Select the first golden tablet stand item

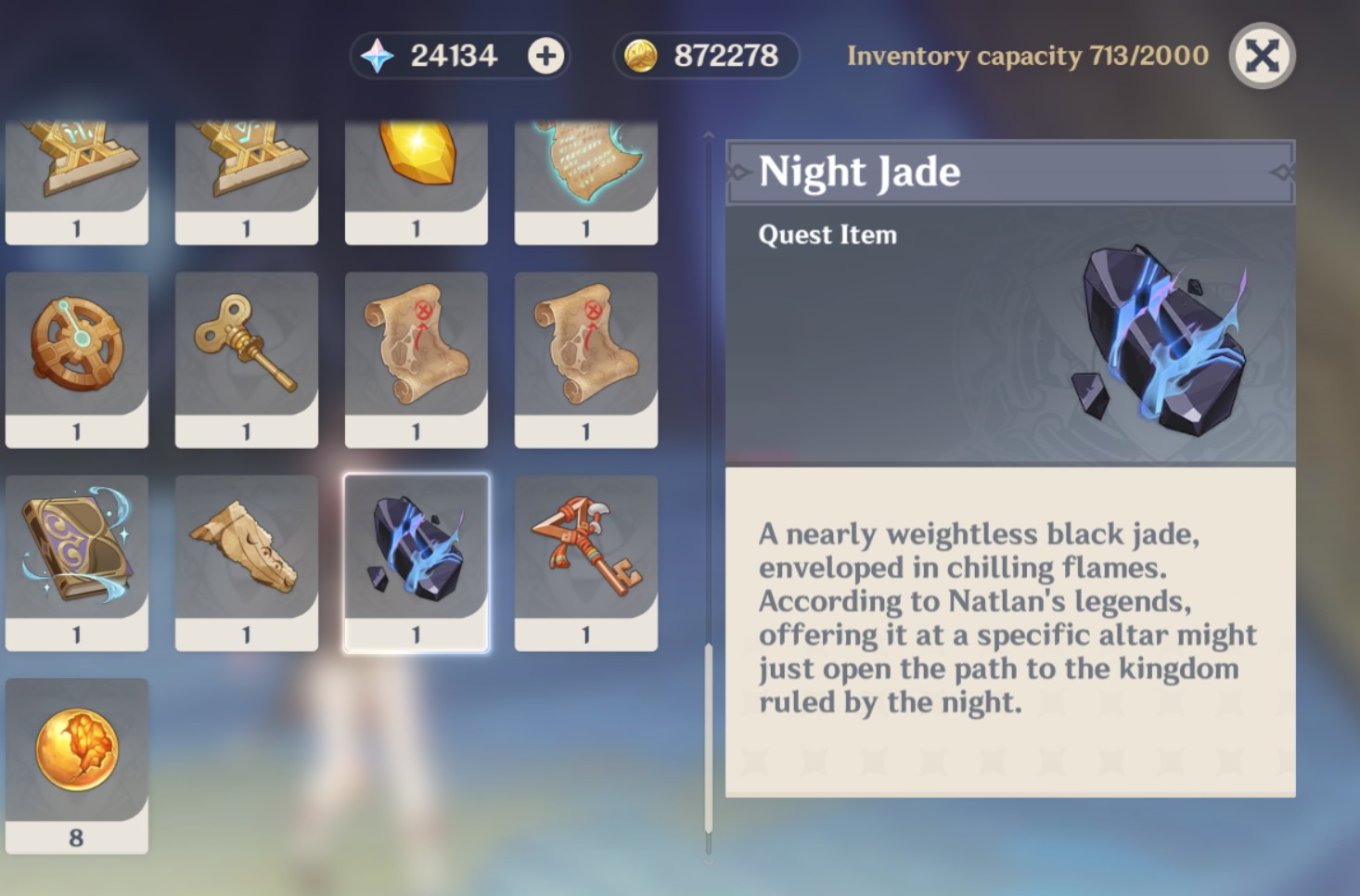tap(76, 167)
